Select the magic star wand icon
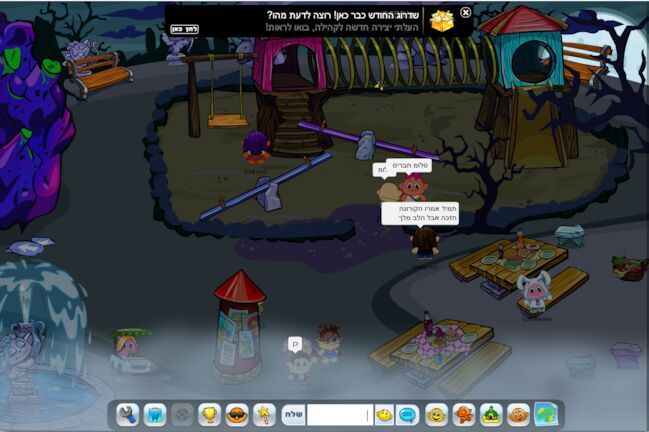Screen dimensions: 649x432 pos(264,414)
